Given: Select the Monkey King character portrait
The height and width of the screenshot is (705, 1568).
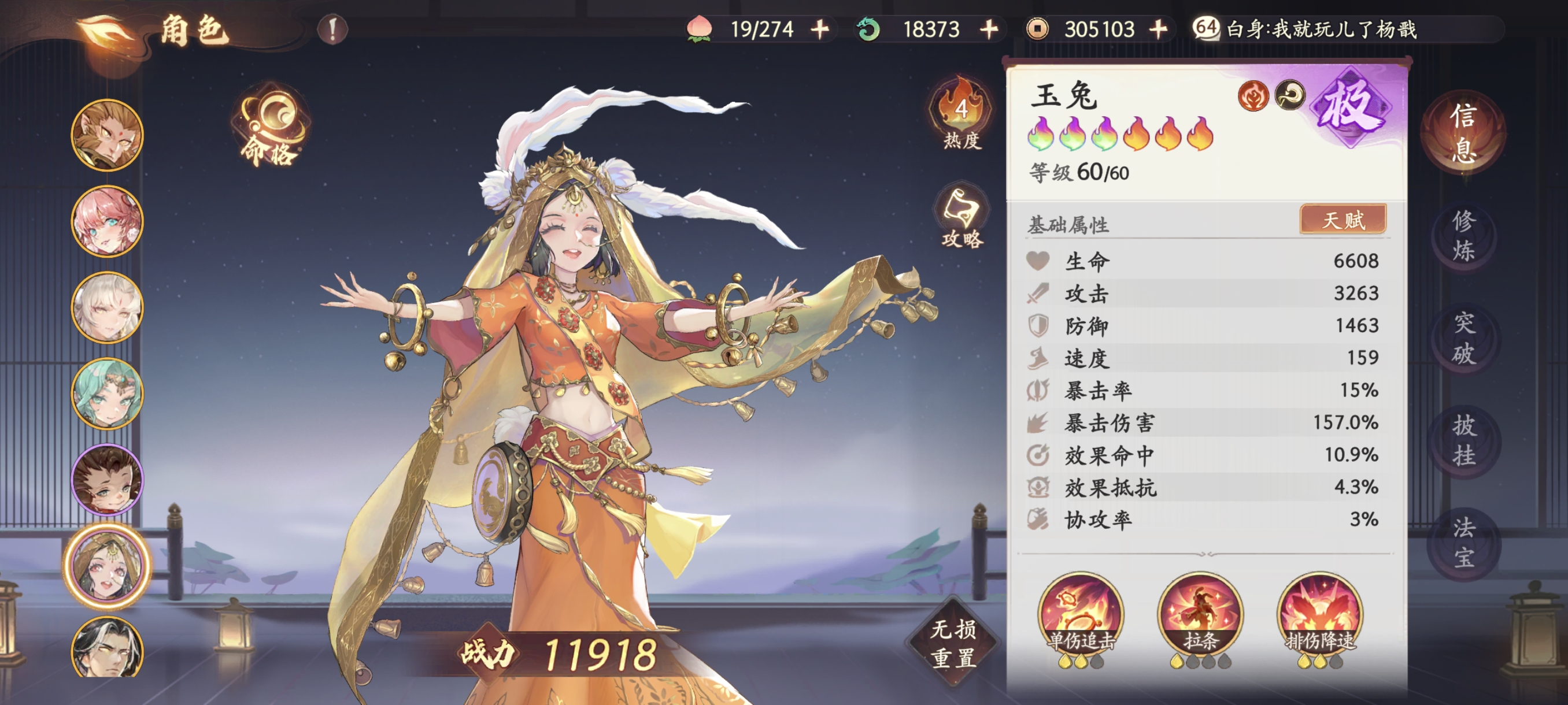Looking at the screenshot, I should click(x=107, y=135).
